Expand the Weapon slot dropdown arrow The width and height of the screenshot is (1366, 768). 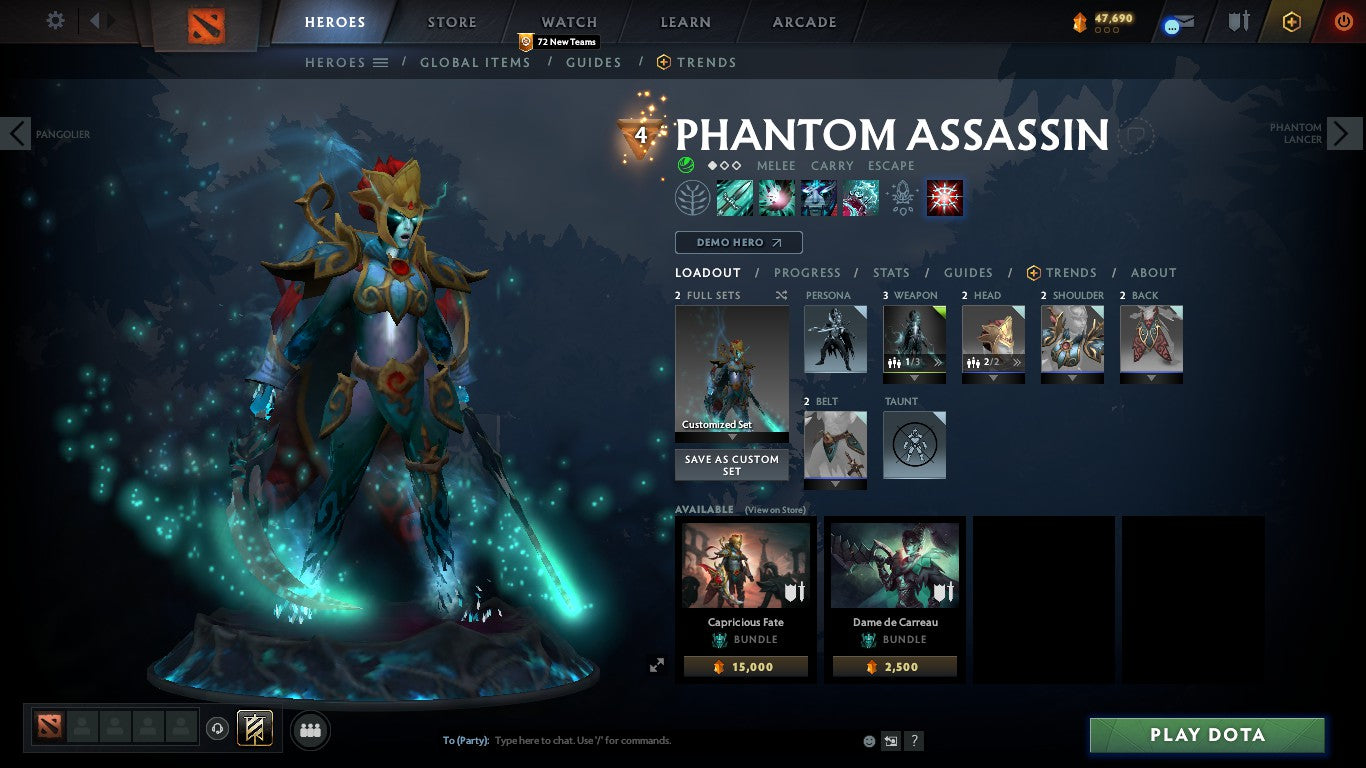tap(912, 378)
